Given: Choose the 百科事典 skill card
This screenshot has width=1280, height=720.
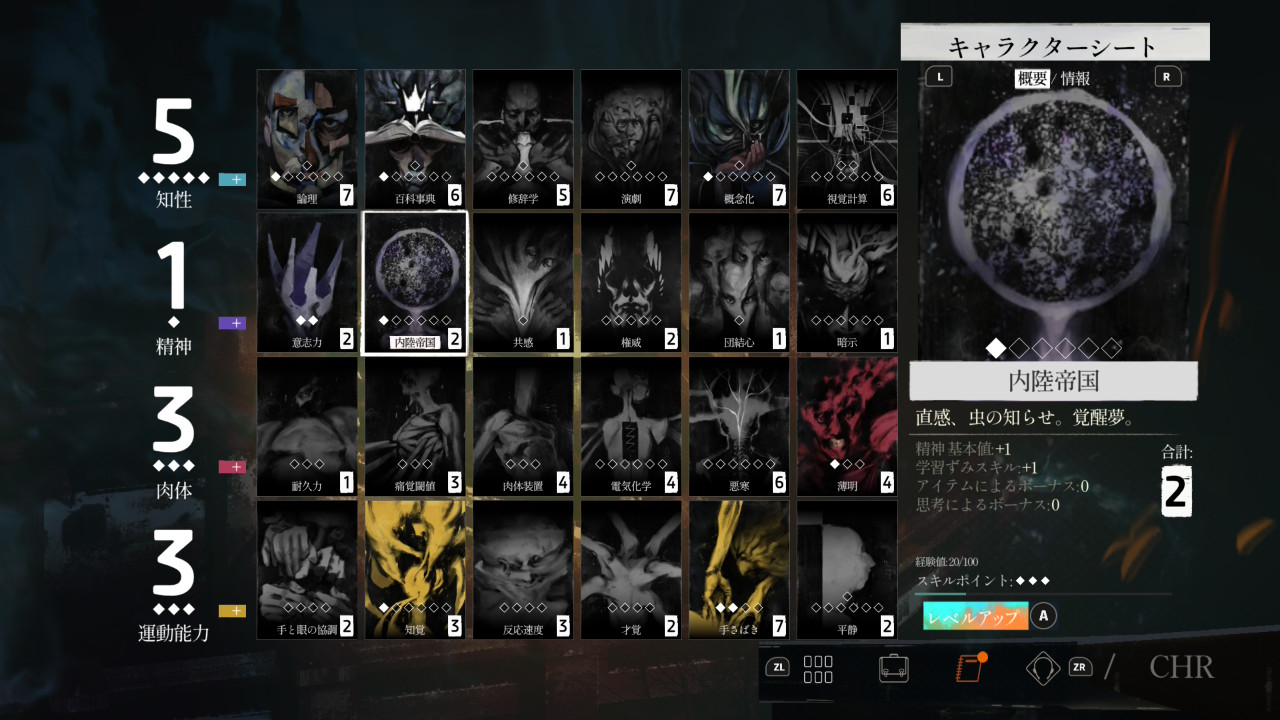Looking at the screenshot, I should coord(414,139).
